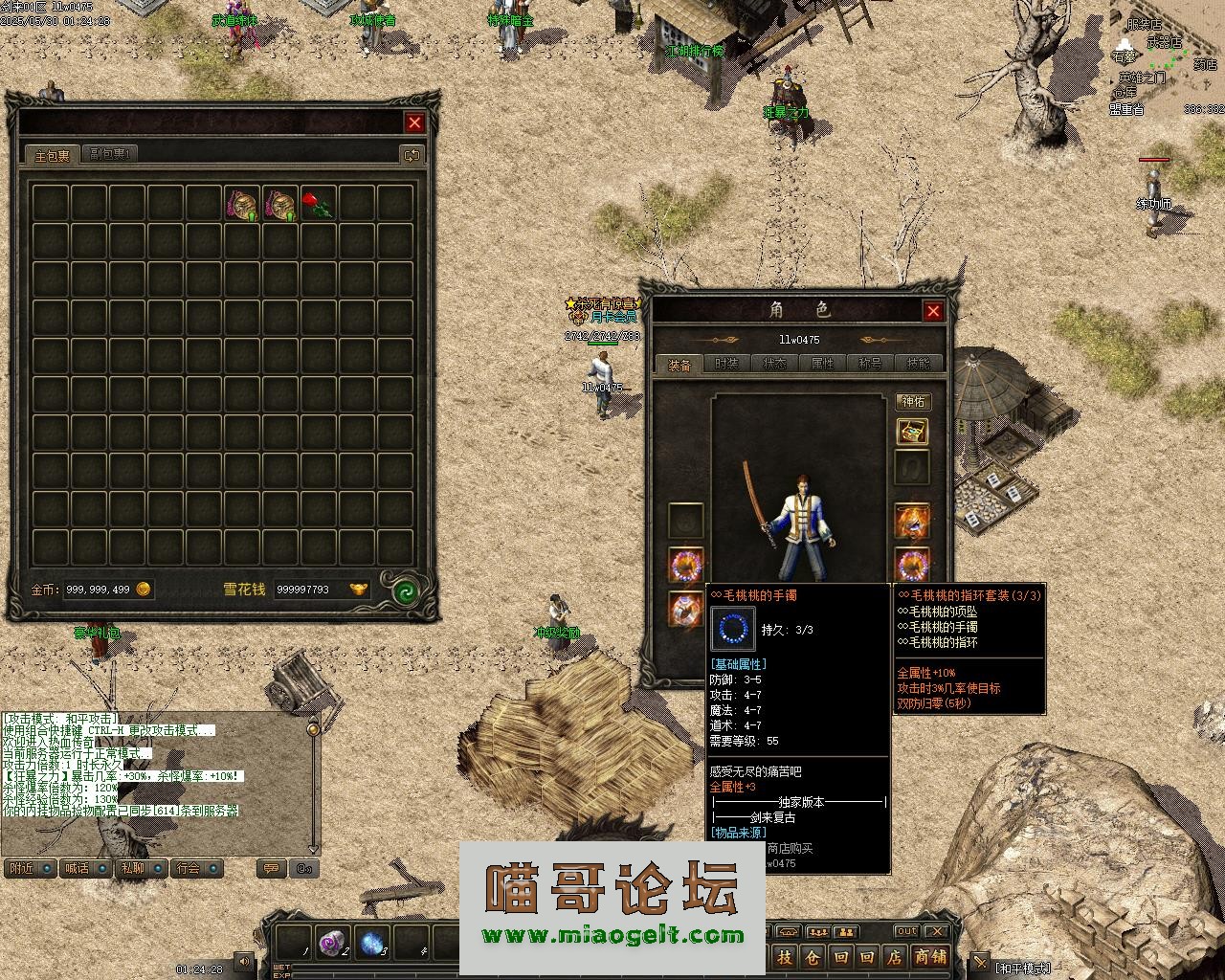
Task: Open the 称号 titles tab
Action: (870, 364)
